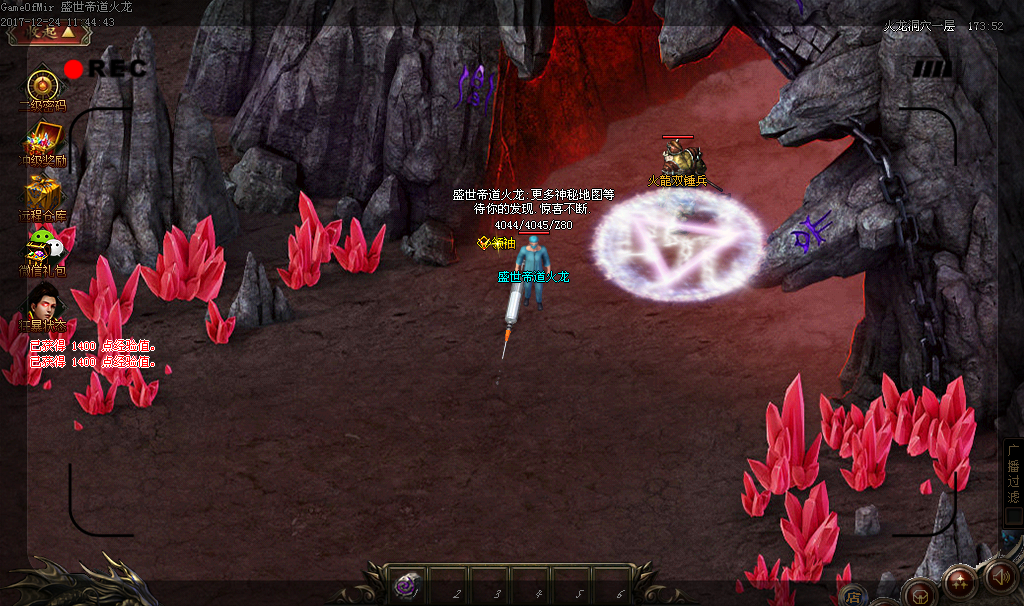Viewport: 1024px width, 606px height.
Task: Toggle the 广播过滤 broadcast filter checkbox
Action: pos(1012,517)
